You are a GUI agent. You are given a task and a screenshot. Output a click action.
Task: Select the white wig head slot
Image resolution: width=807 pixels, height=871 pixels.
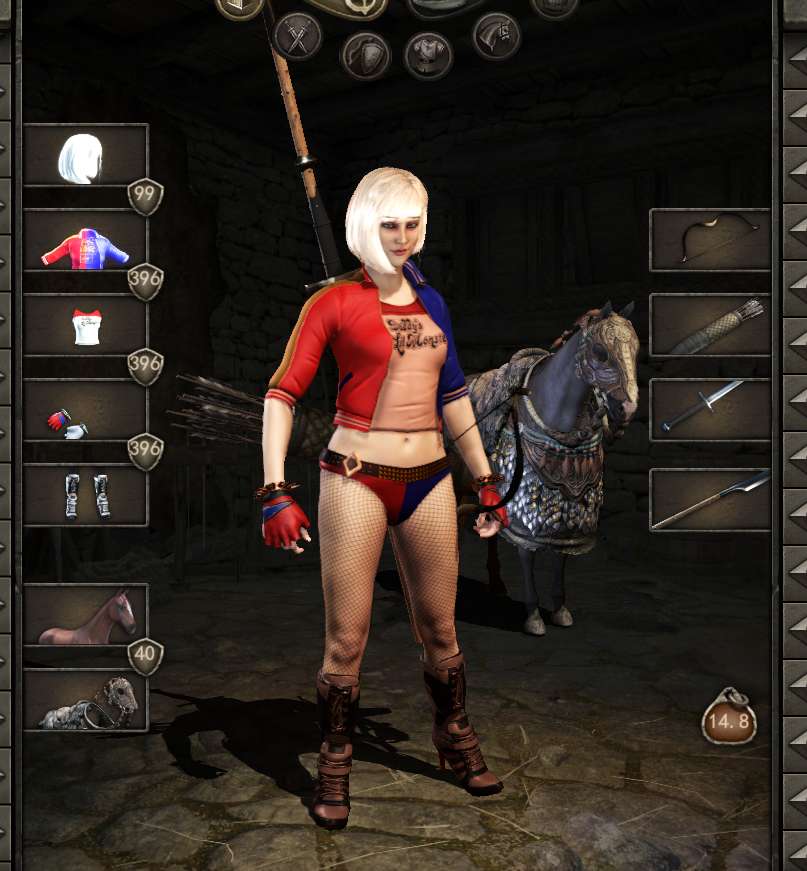coord(85,155)
